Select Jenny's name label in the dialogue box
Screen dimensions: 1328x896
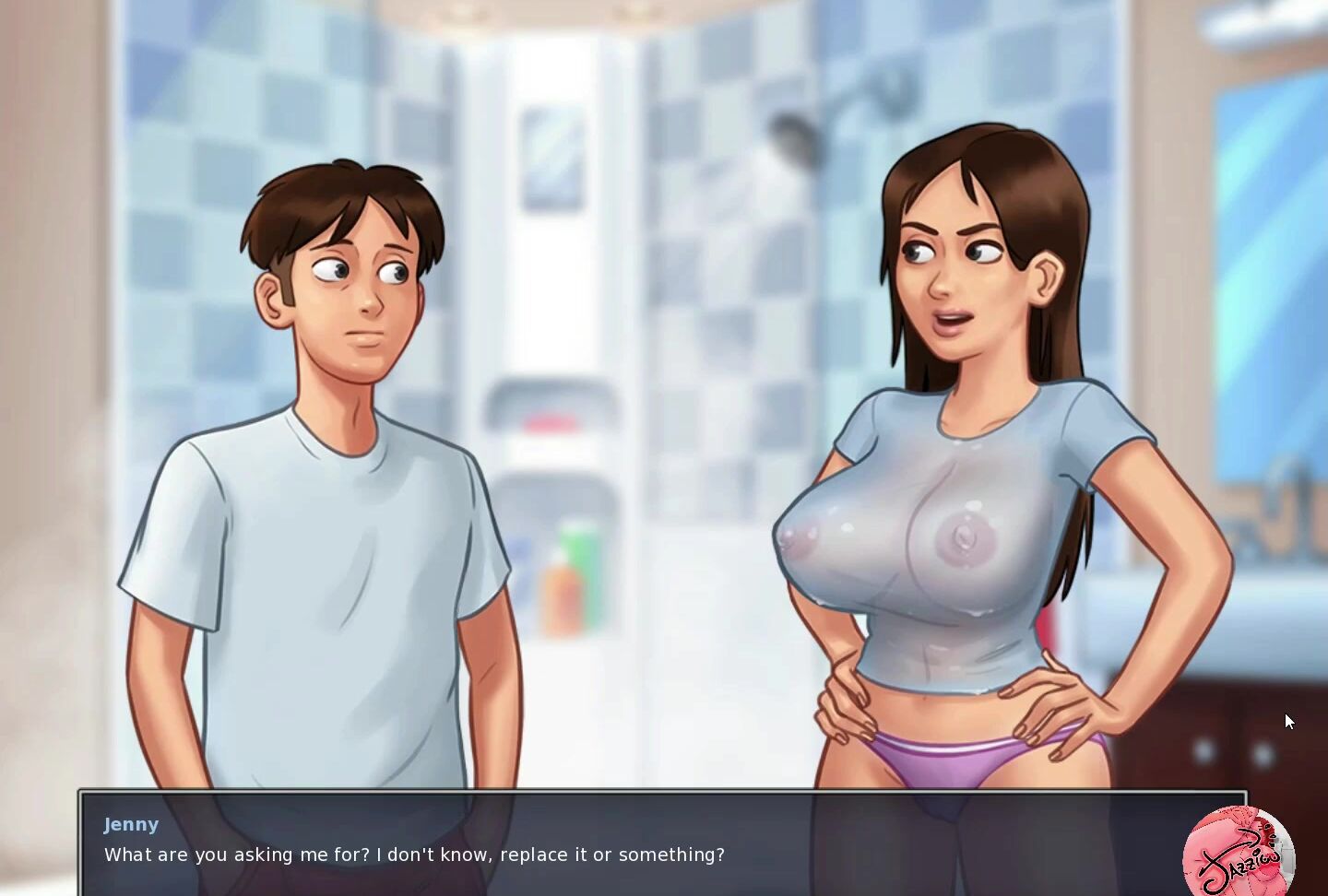[131, 824]
